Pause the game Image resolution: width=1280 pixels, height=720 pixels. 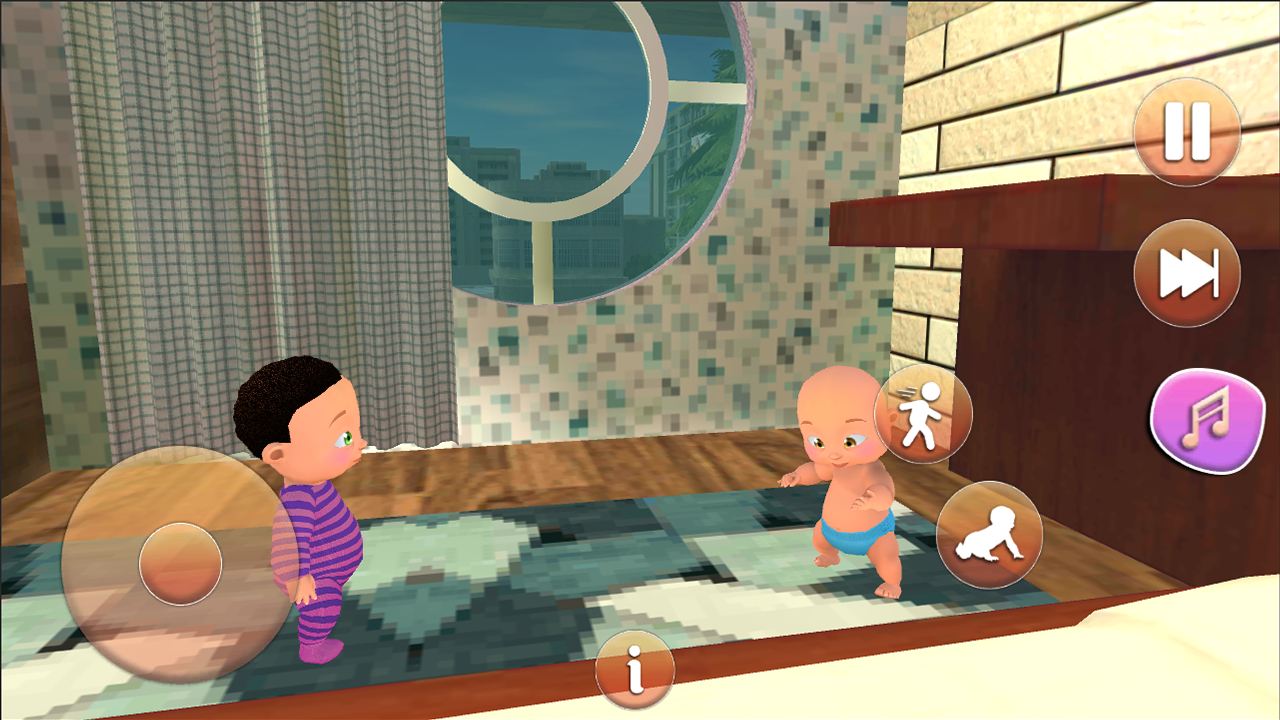(1185, 131)
